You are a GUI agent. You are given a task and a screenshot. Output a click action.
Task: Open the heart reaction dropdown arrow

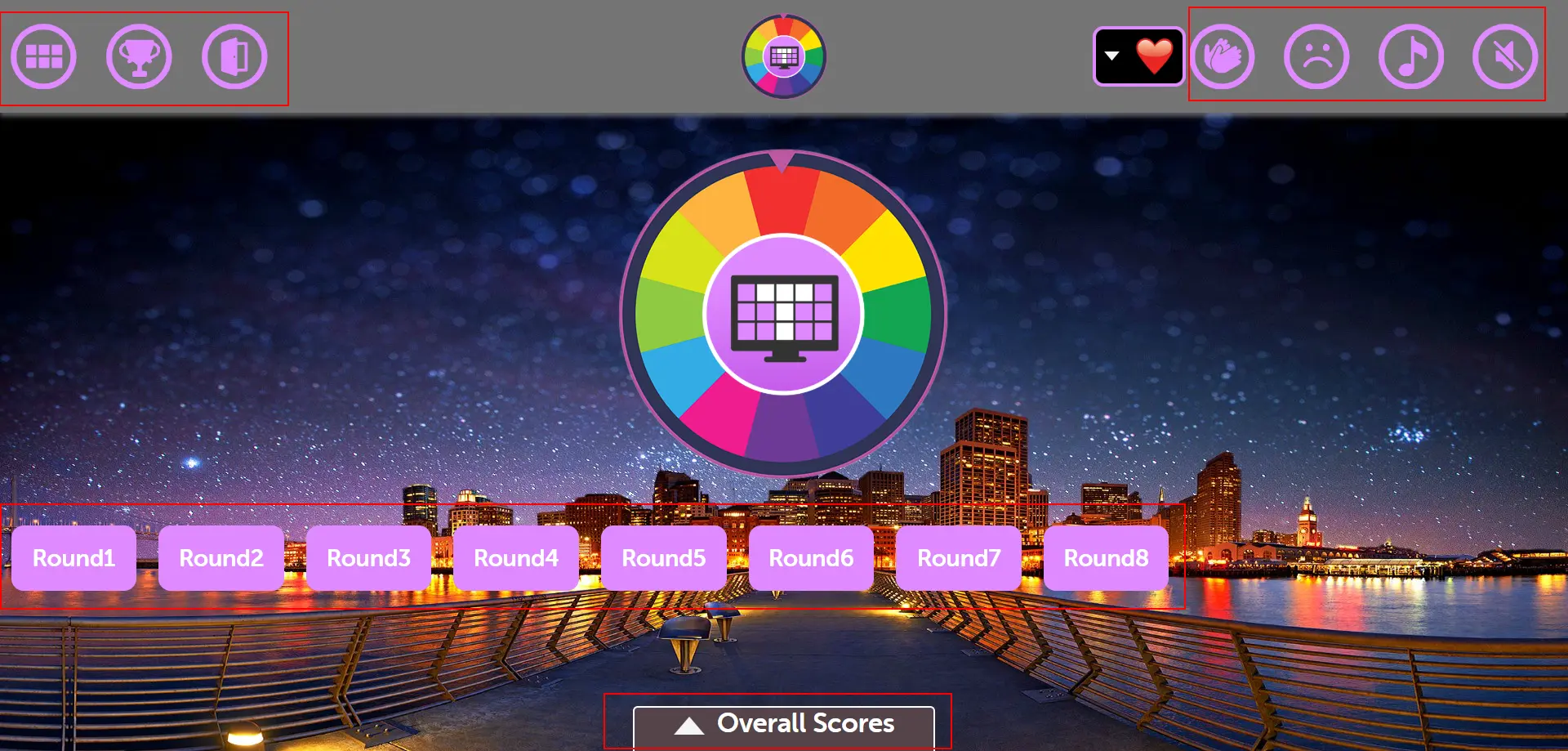(x=1112, y=56)
